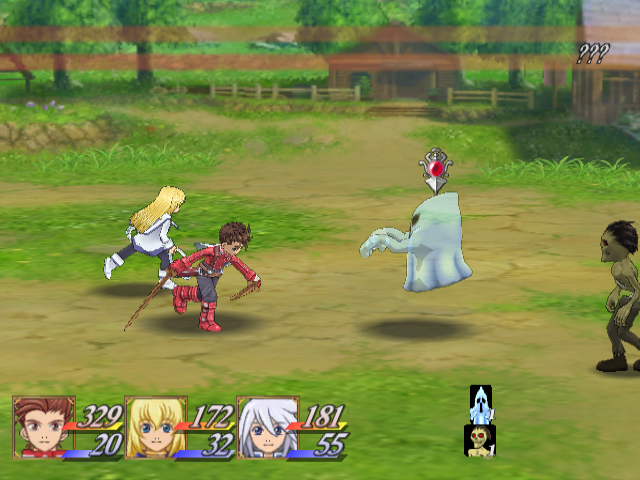Click the red target marker above the ghost
This screenshot has height=480, width=640.
point(436,169)
